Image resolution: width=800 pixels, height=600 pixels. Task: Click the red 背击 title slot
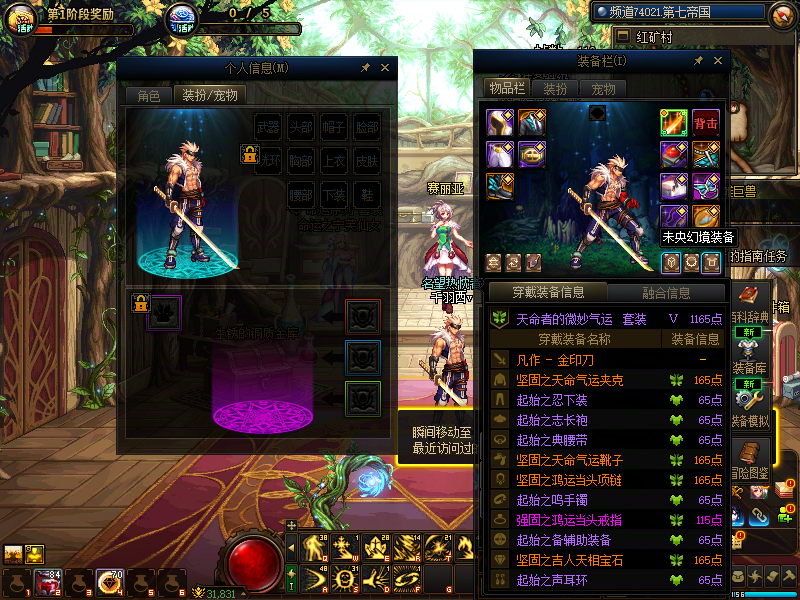706,123
